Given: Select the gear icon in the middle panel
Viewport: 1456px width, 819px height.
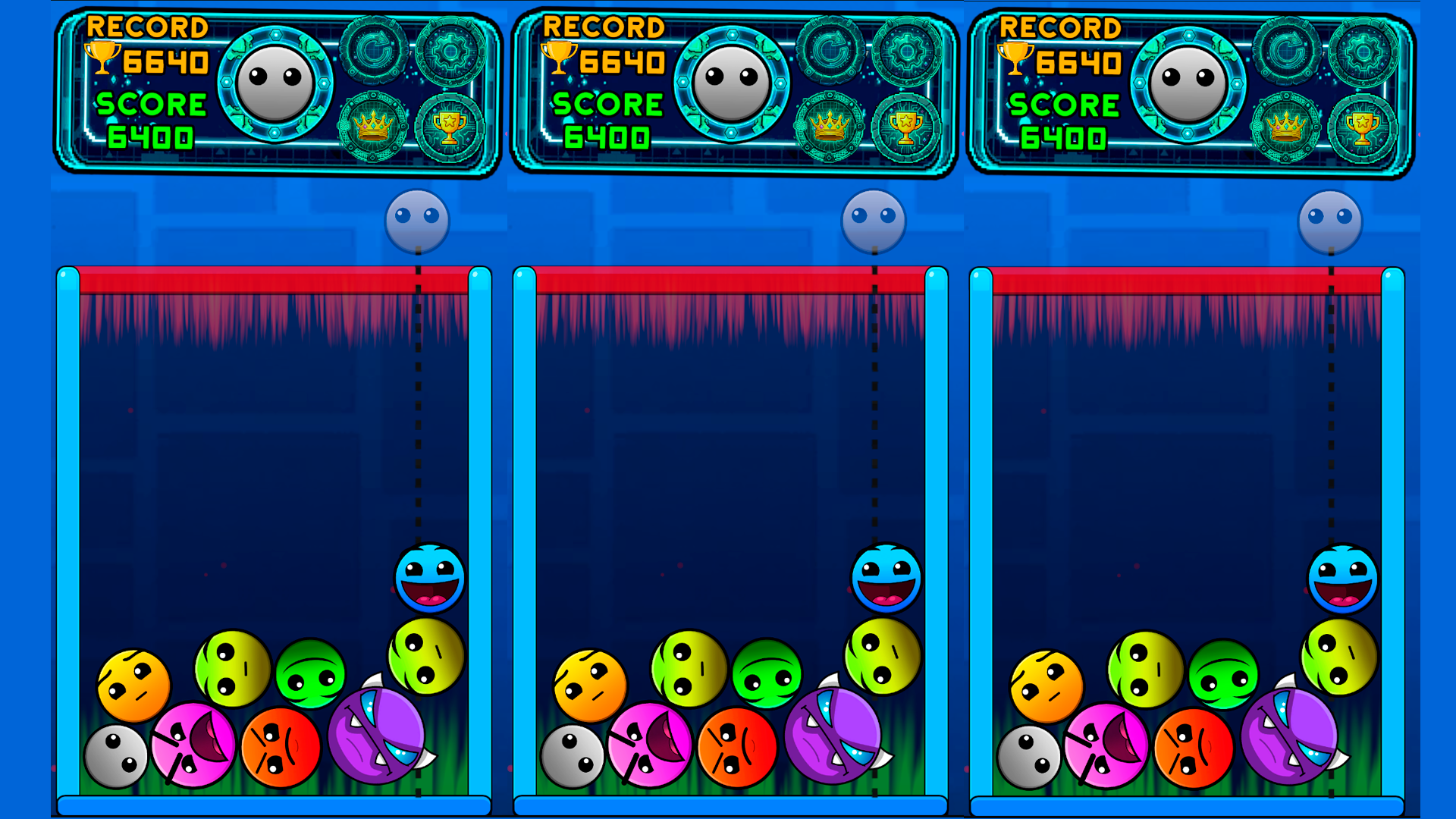Looking at the screenshot, I should point(908,53).
